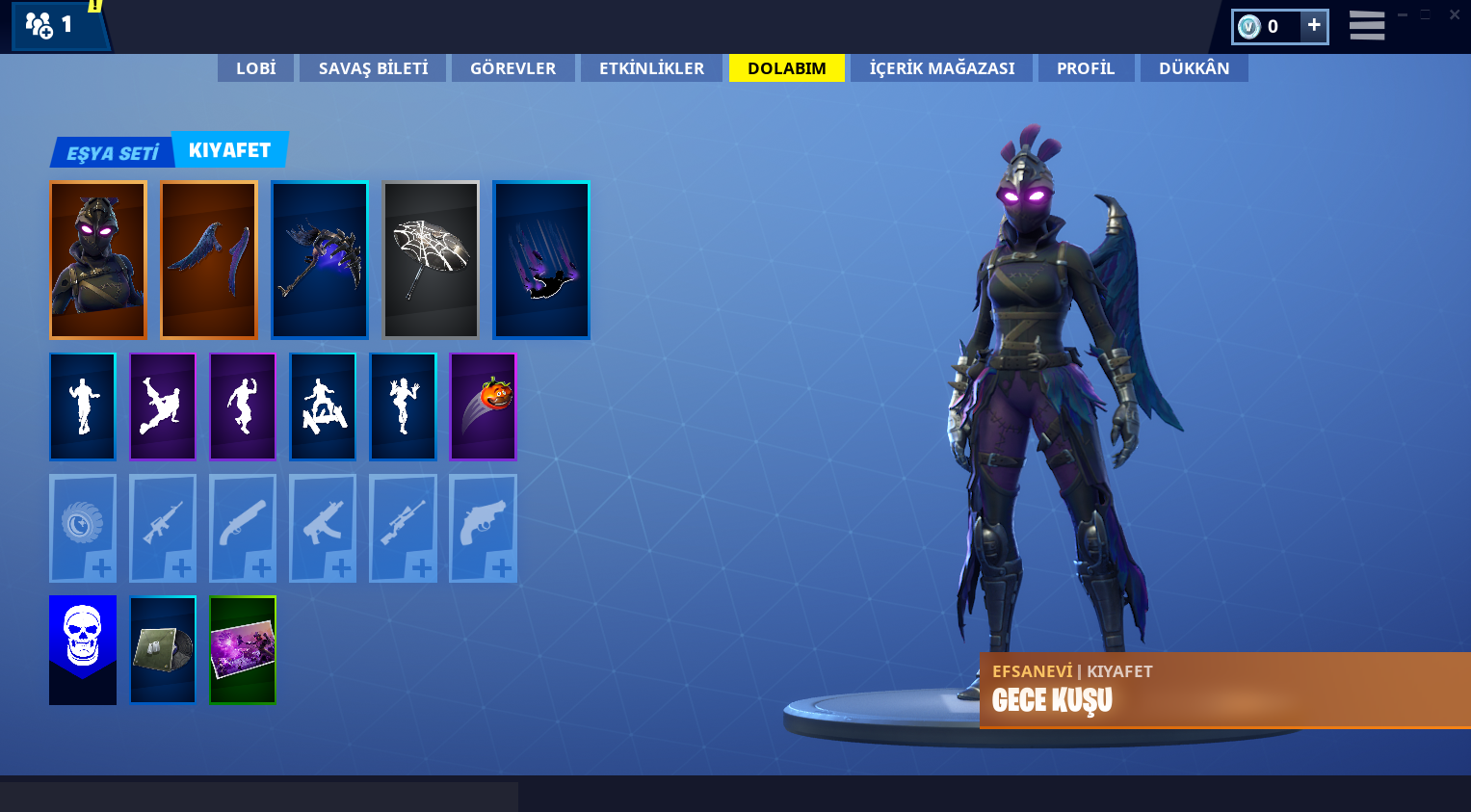Select the feathered back bling slot
This screenshot has width=1471, height=812.
209,260
